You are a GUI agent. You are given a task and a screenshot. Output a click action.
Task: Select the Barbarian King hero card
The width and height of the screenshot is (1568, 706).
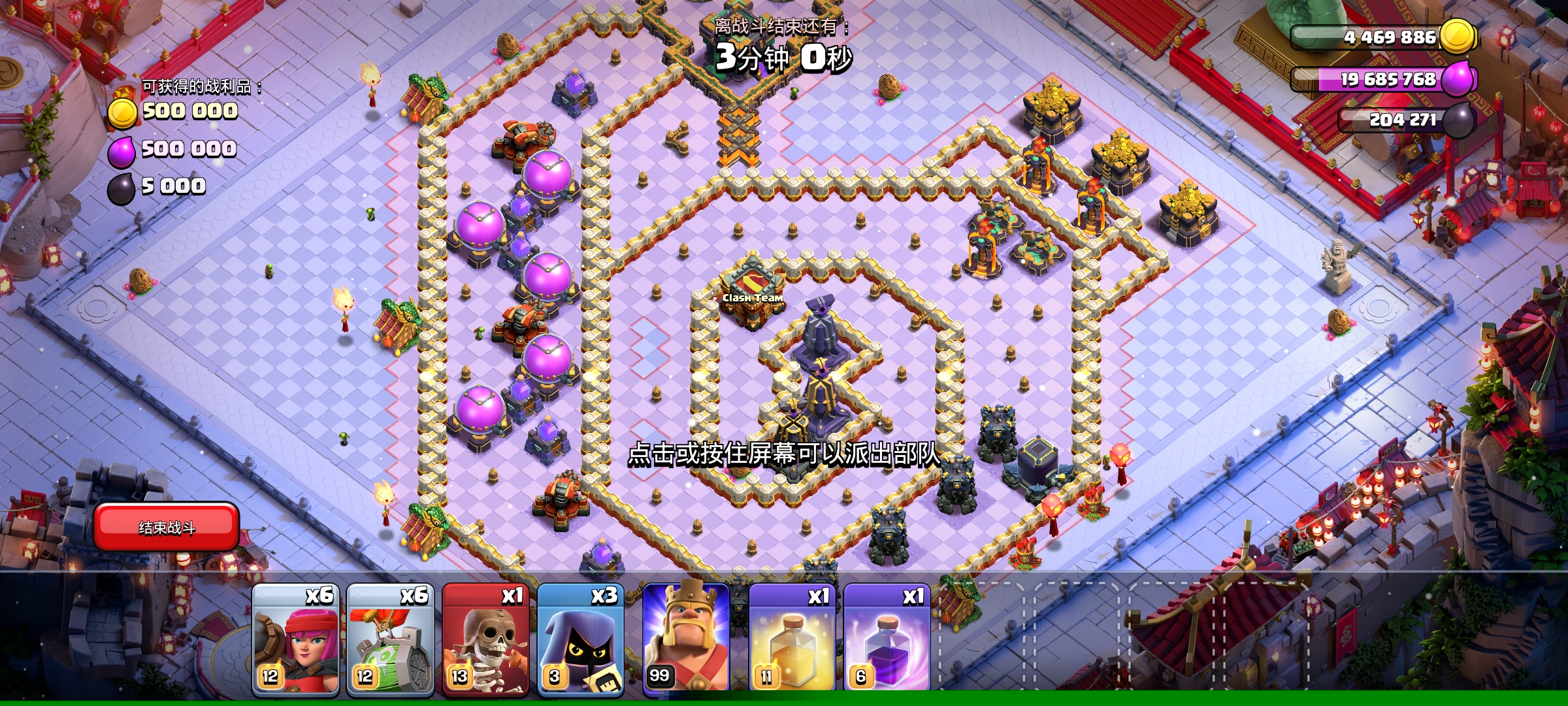(x=686, y=637)
